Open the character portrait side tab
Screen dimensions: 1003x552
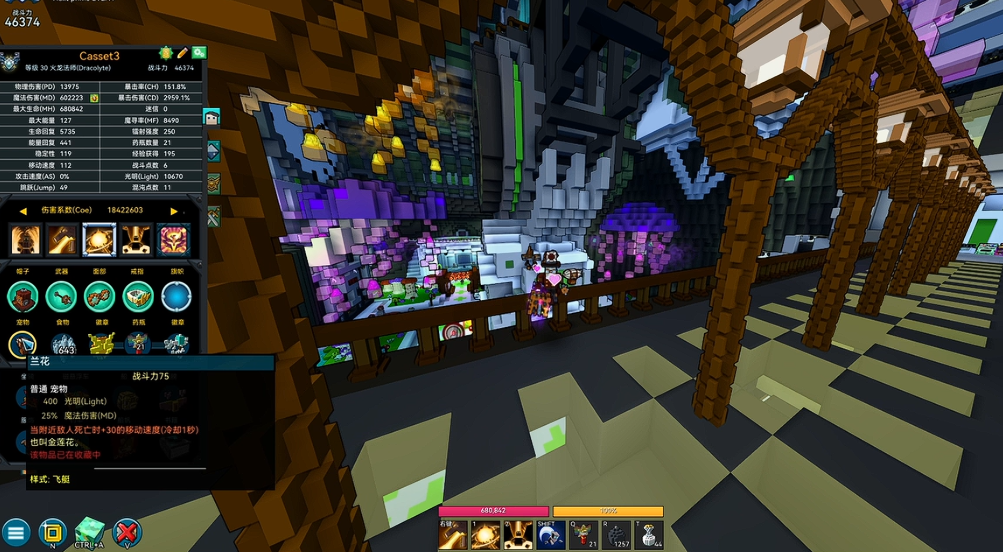click(213, 117)
